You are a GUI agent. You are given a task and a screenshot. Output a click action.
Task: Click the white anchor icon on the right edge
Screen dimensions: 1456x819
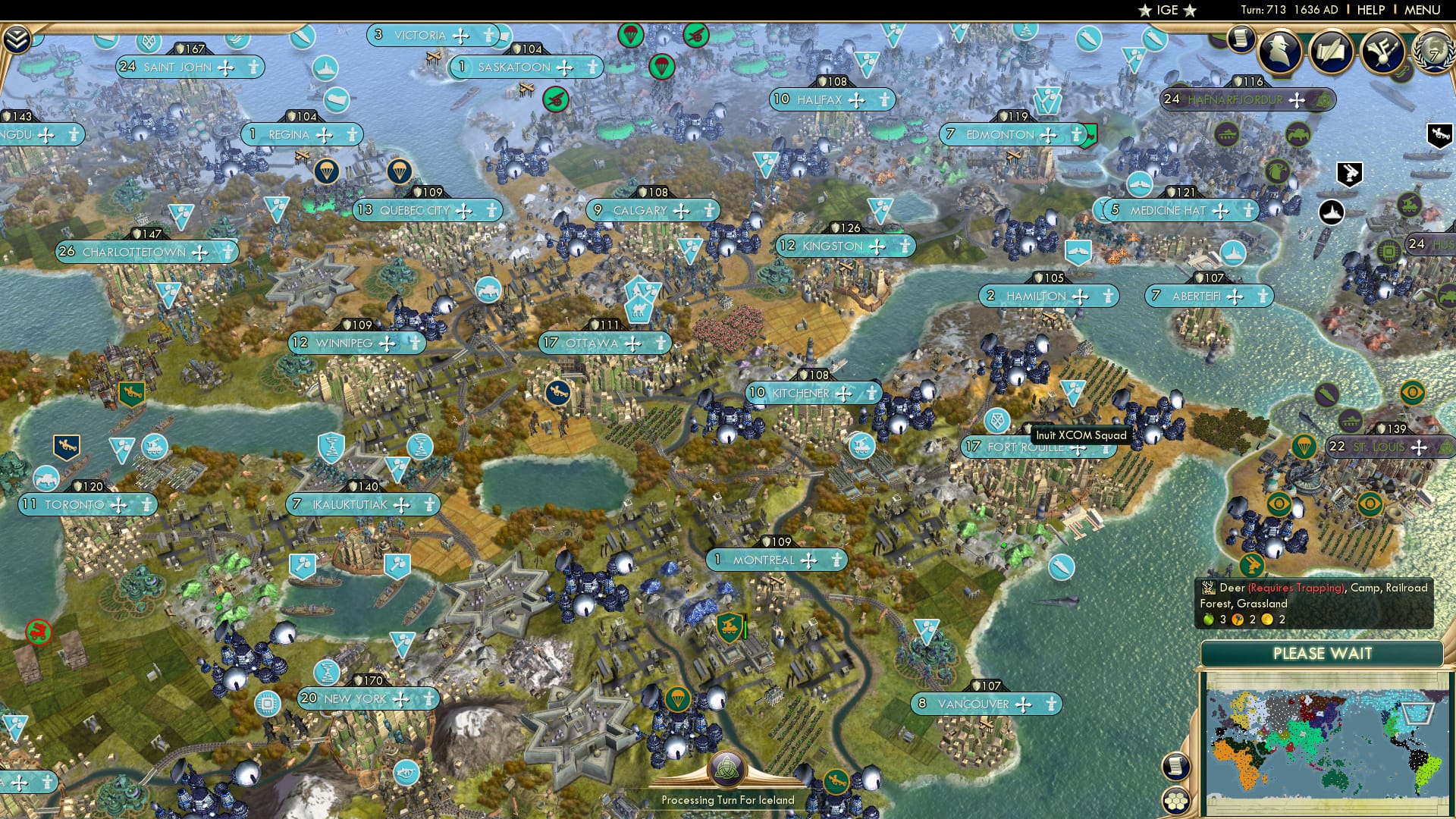(x=1331, y=211)
